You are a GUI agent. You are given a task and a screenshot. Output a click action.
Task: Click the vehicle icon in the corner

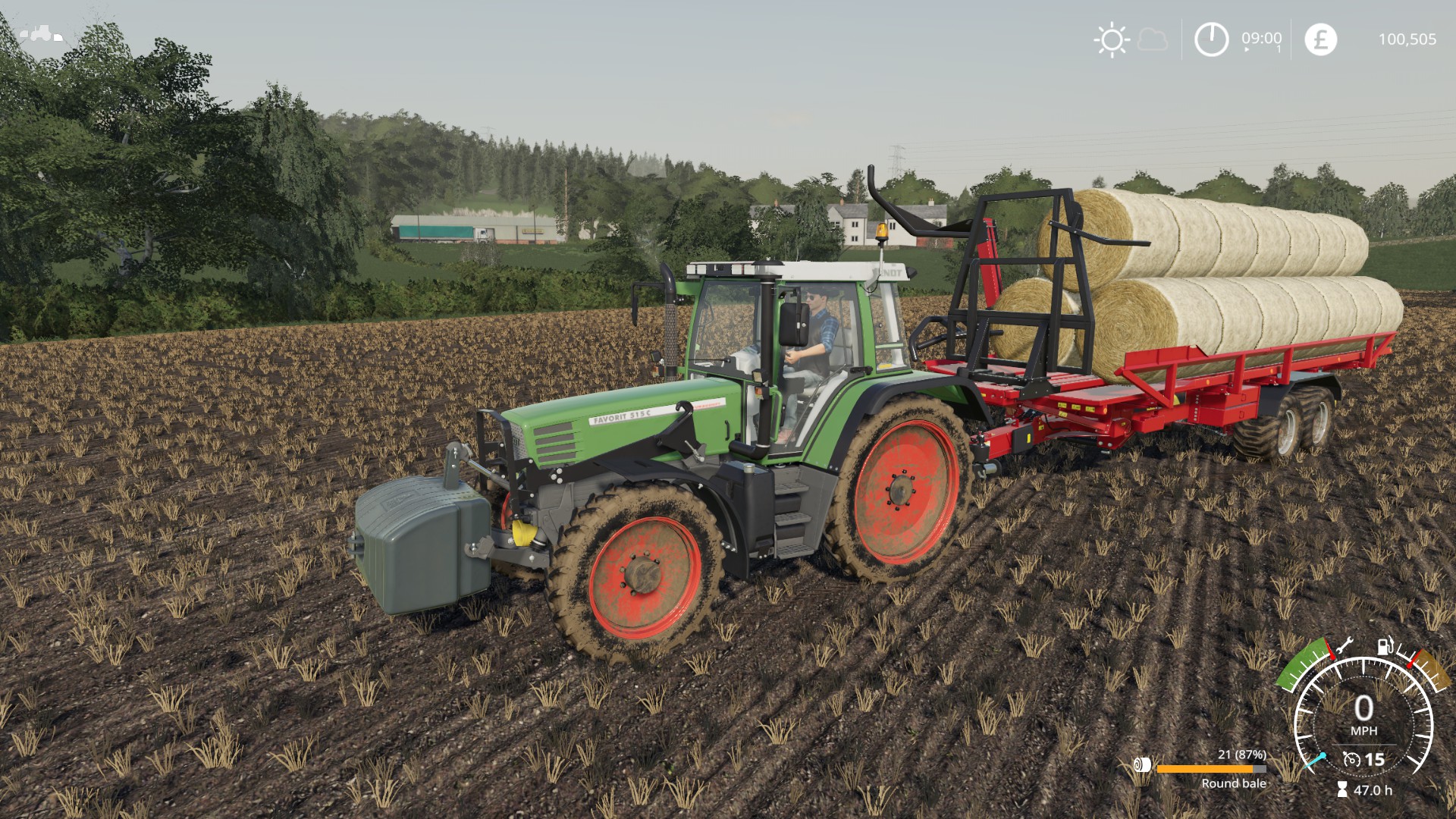pyautogui.click(x=42, y=33)
